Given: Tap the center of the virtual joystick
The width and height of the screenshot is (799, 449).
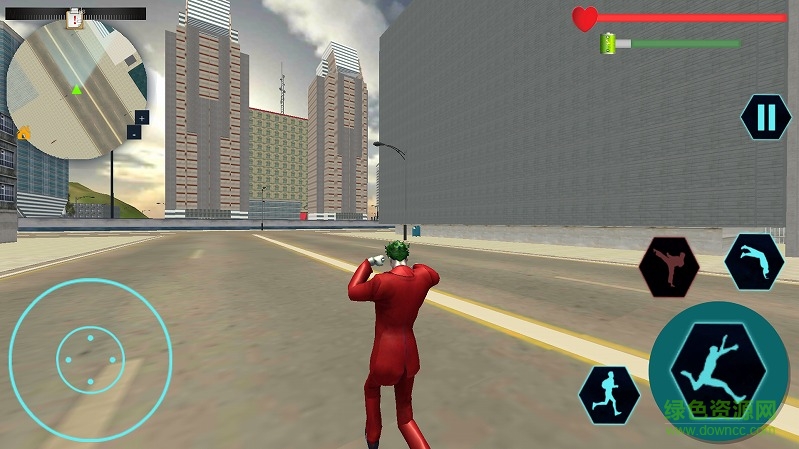Looking at the screenshot, I should [x=90, y=360].
